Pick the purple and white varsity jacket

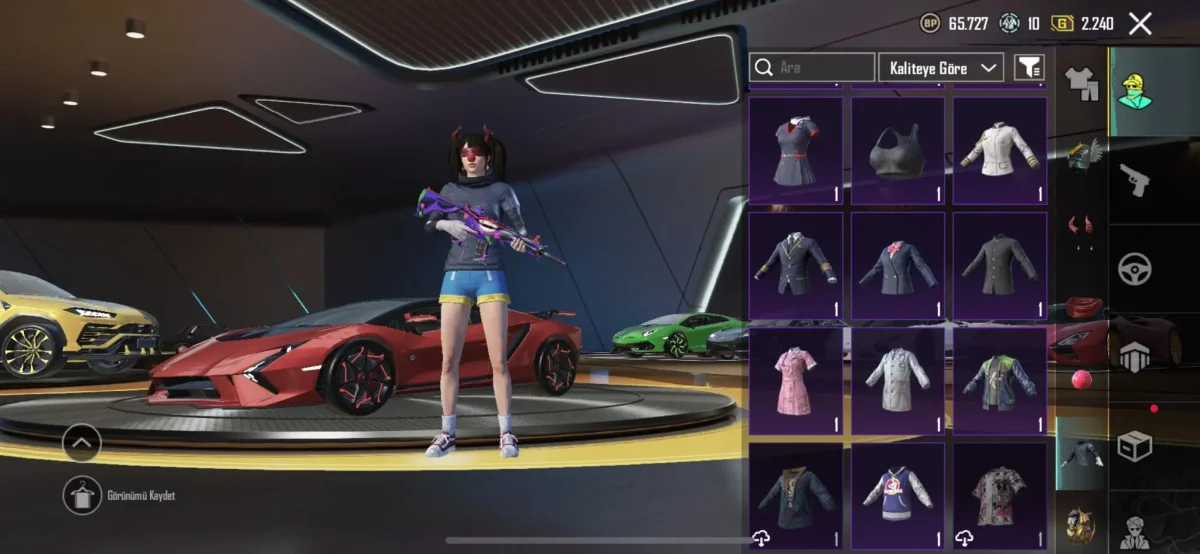click(897, 496)
